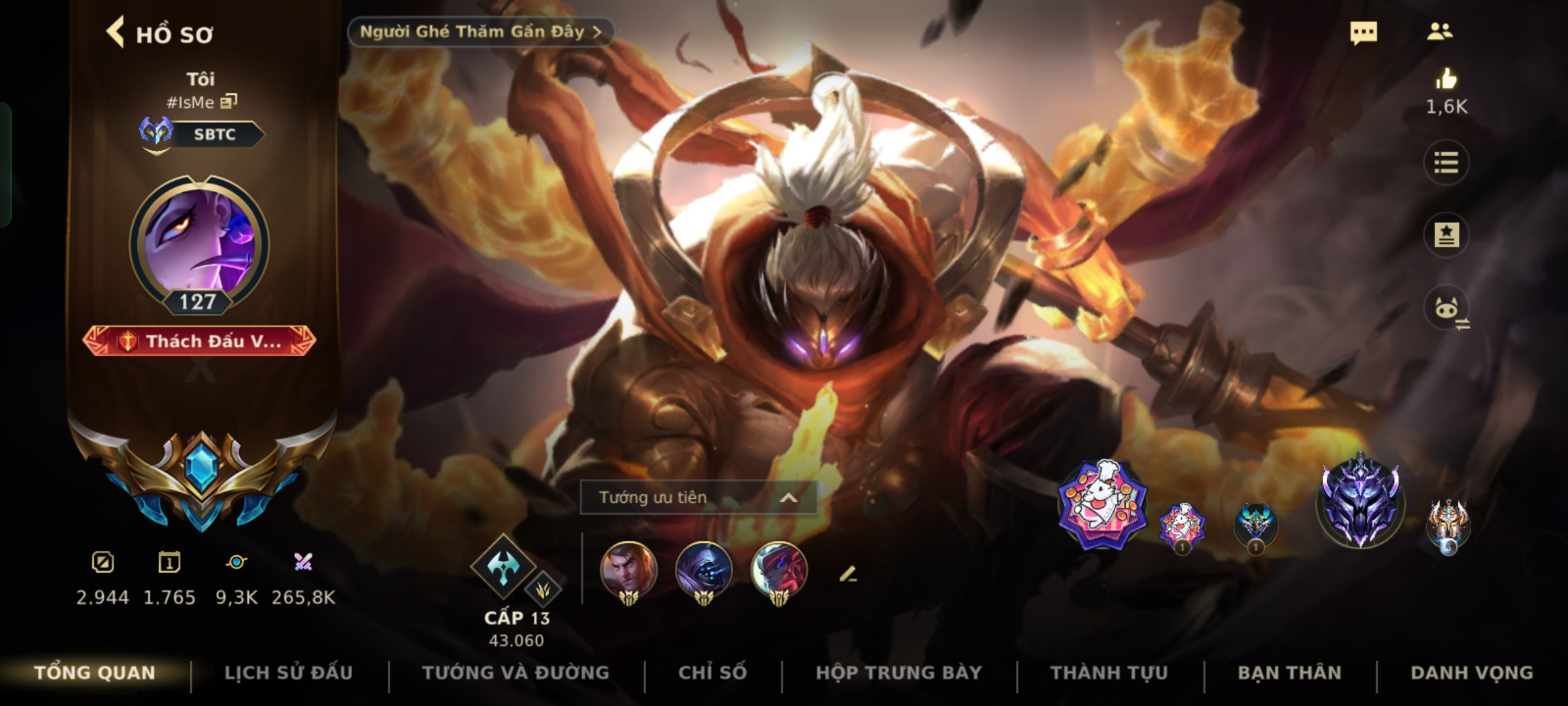
Task: Open the Tướng Và Đường tab
Action: [x=515, y=673]
